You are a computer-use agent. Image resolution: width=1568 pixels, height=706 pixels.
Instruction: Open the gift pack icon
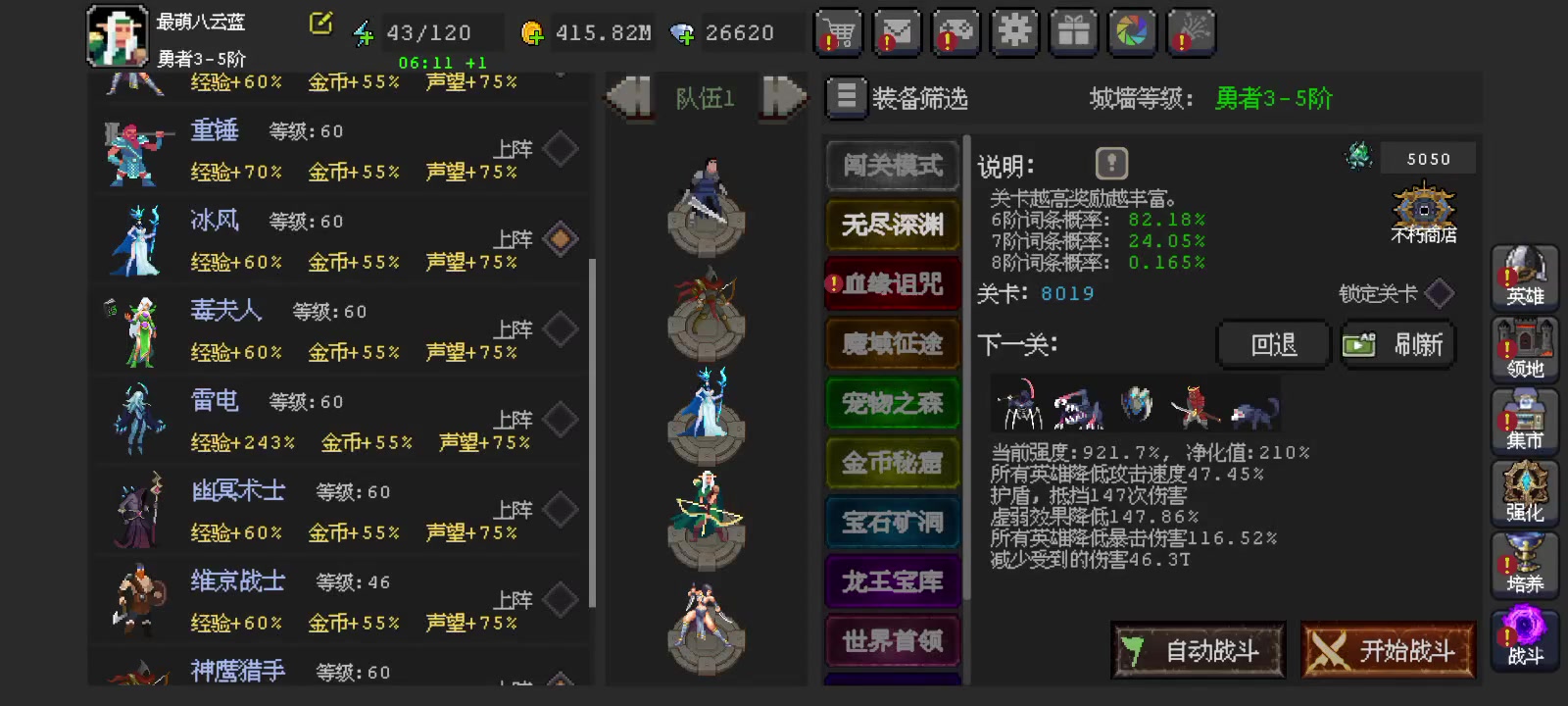click(x=1073, y=32)
